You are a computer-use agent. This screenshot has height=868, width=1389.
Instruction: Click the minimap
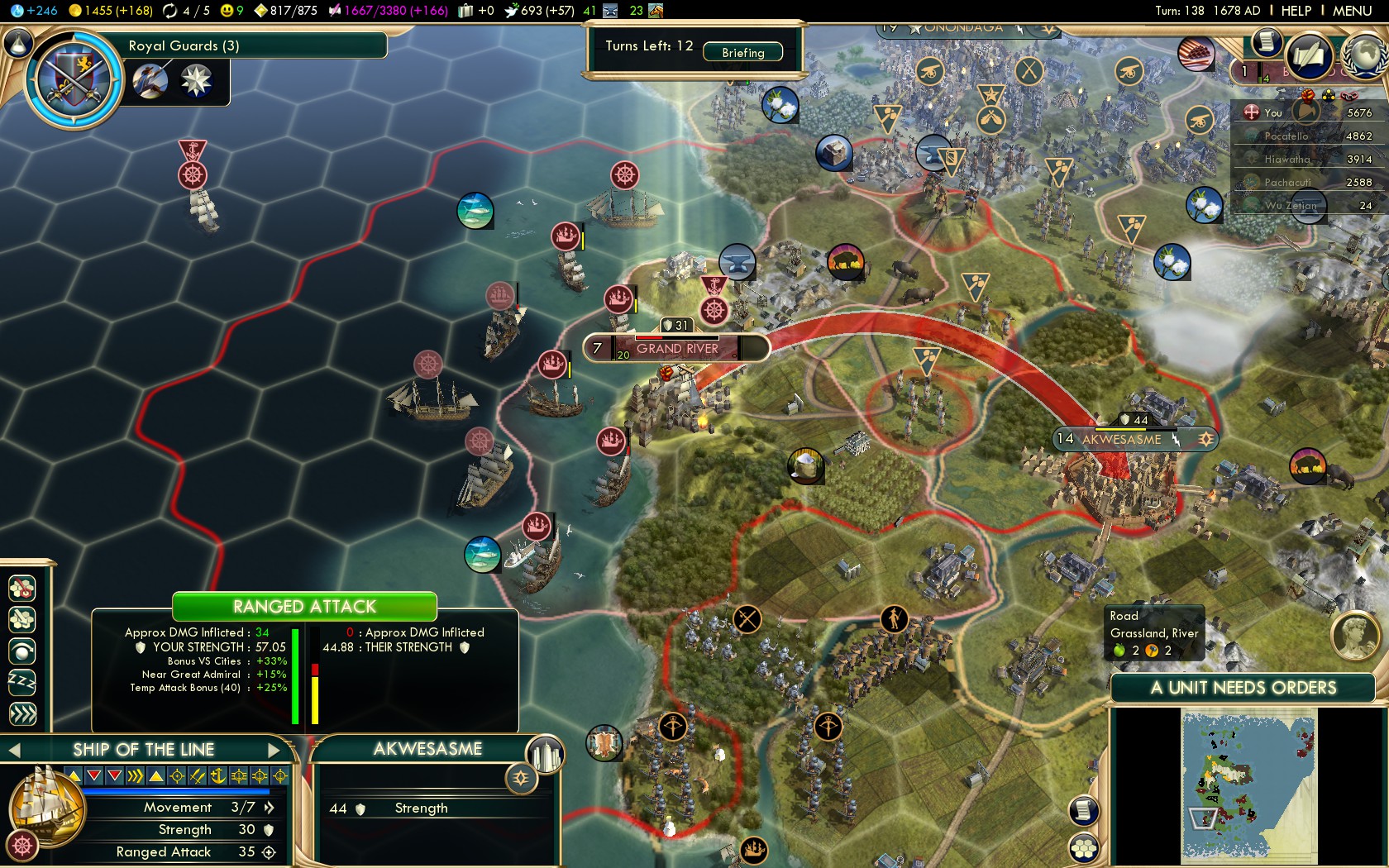tap(1248, 787)
